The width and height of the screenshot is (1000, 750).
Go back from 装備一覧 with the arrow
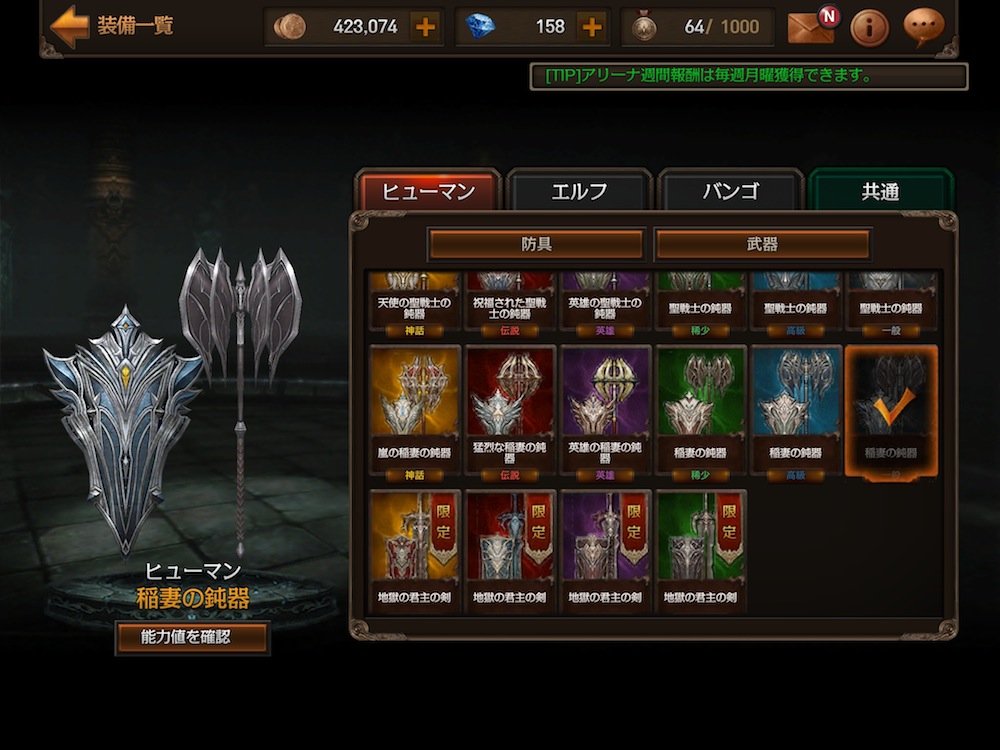(x=69, y=27)
